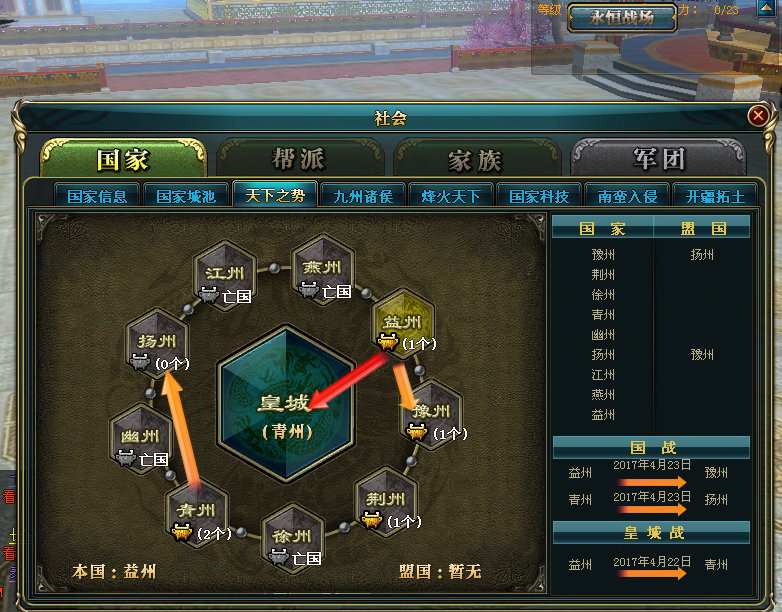This screenshot has height=612, width=782.
Task: Click the 徐州 hexagon tile
Action: (x=292, y=536)
